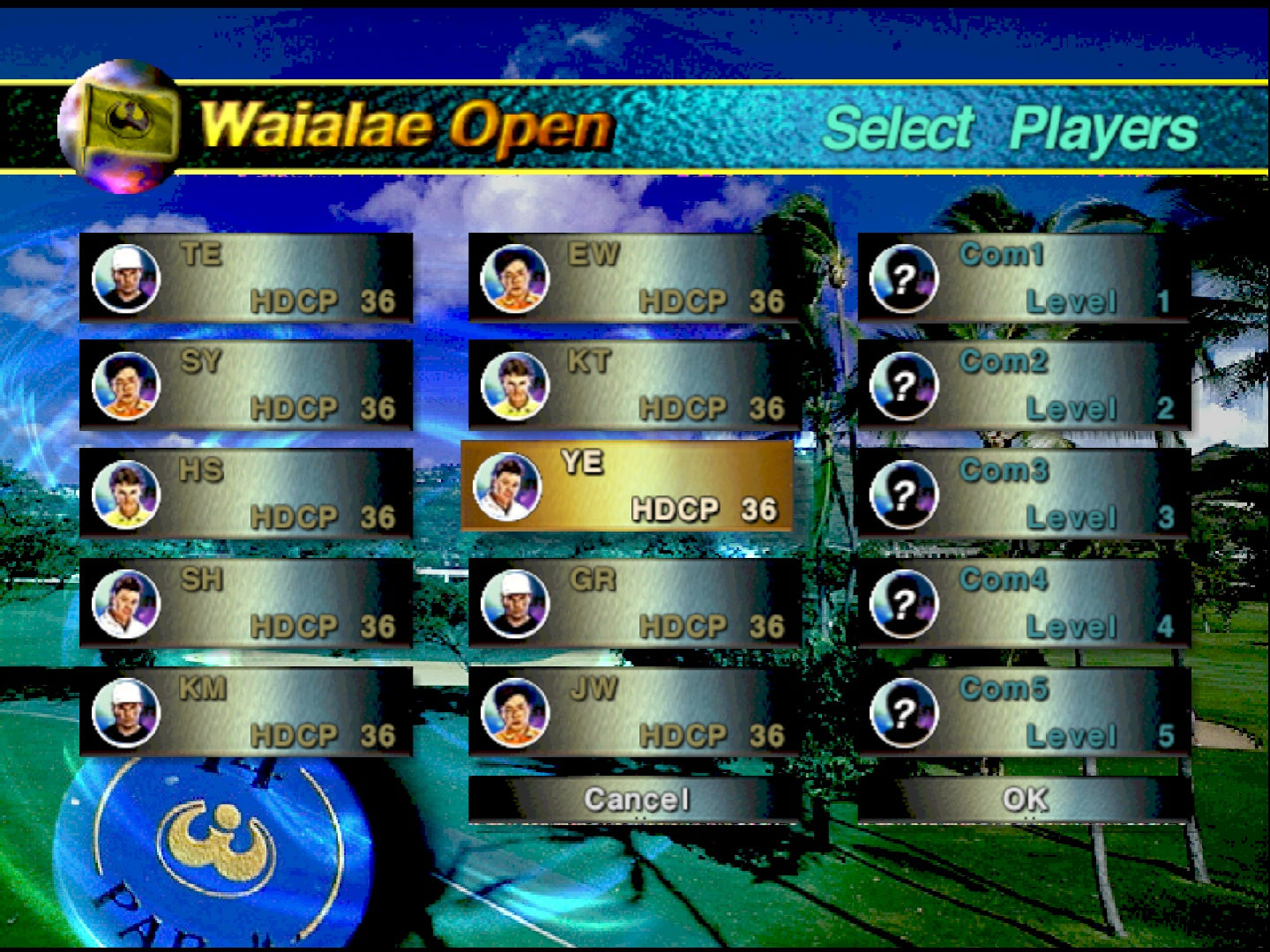The image size is (1270, 952).
Task: Select Com2 Level 2 computer player
Action: pos(1024,385)
